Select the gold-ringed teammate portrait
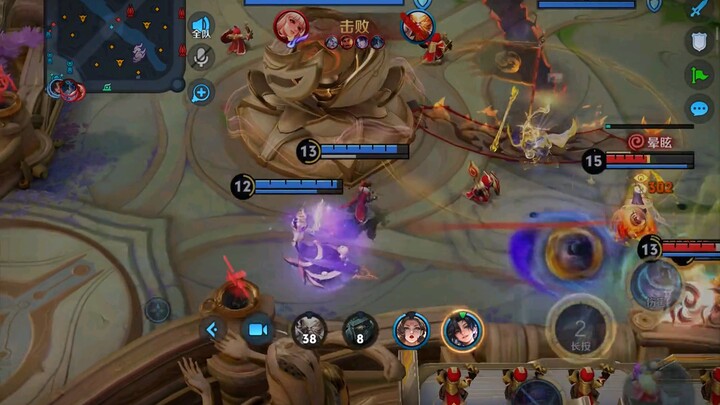 (x=463, y=329)
